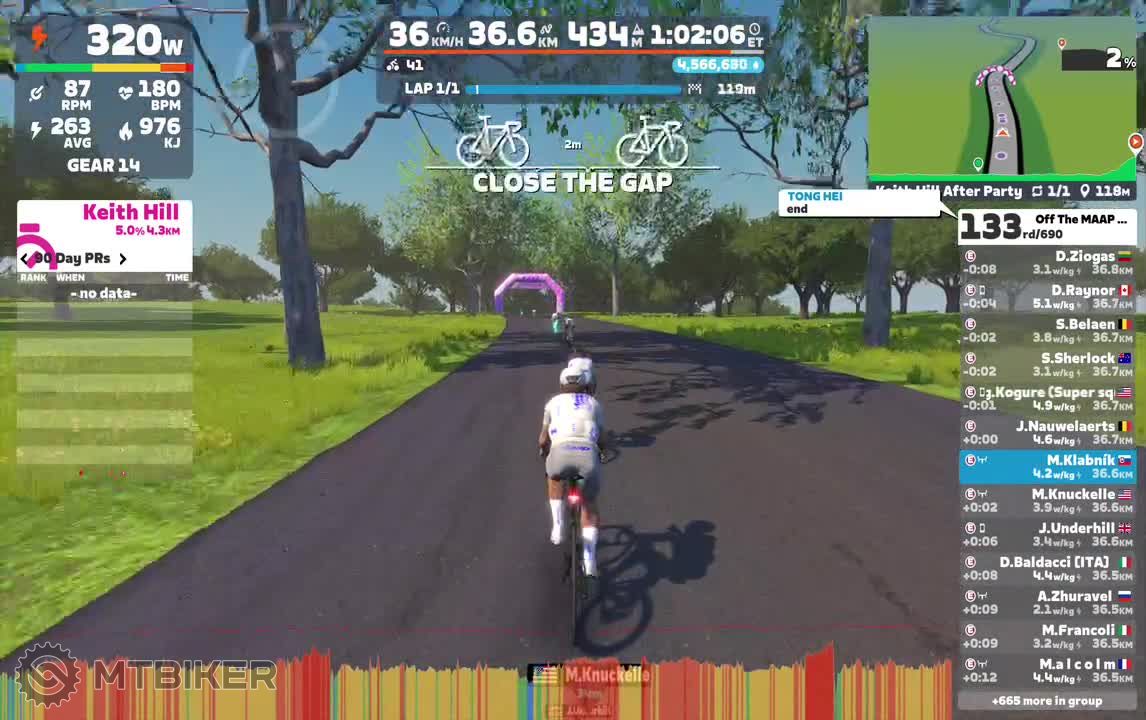Select rider J.Underhill in nearby list
Screen dimensions: 1146x720
click(x=1047, y=535)
